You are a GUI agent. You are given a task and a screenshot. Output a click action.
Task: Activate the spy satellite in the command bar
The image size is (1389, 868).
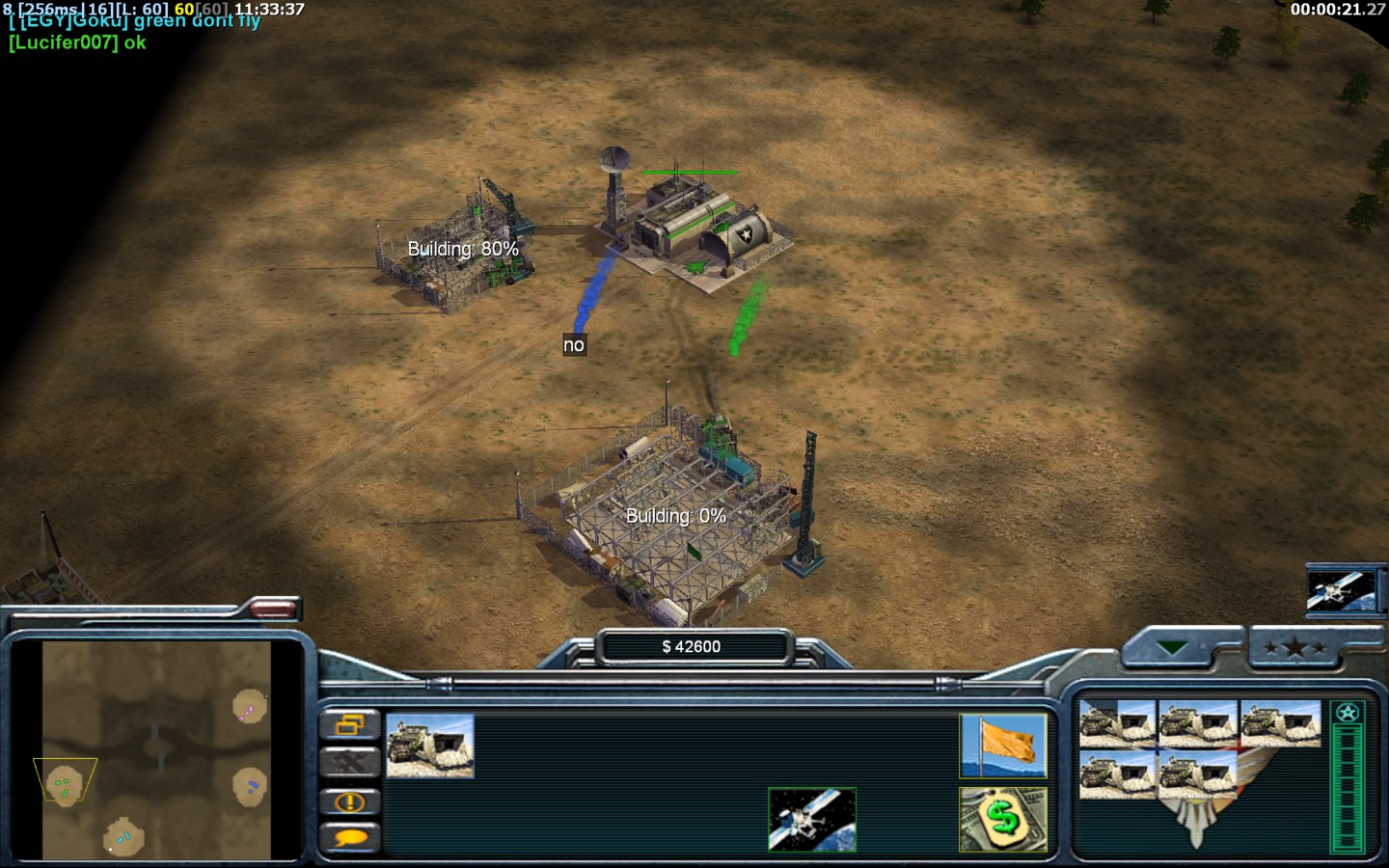coord(811,820)
